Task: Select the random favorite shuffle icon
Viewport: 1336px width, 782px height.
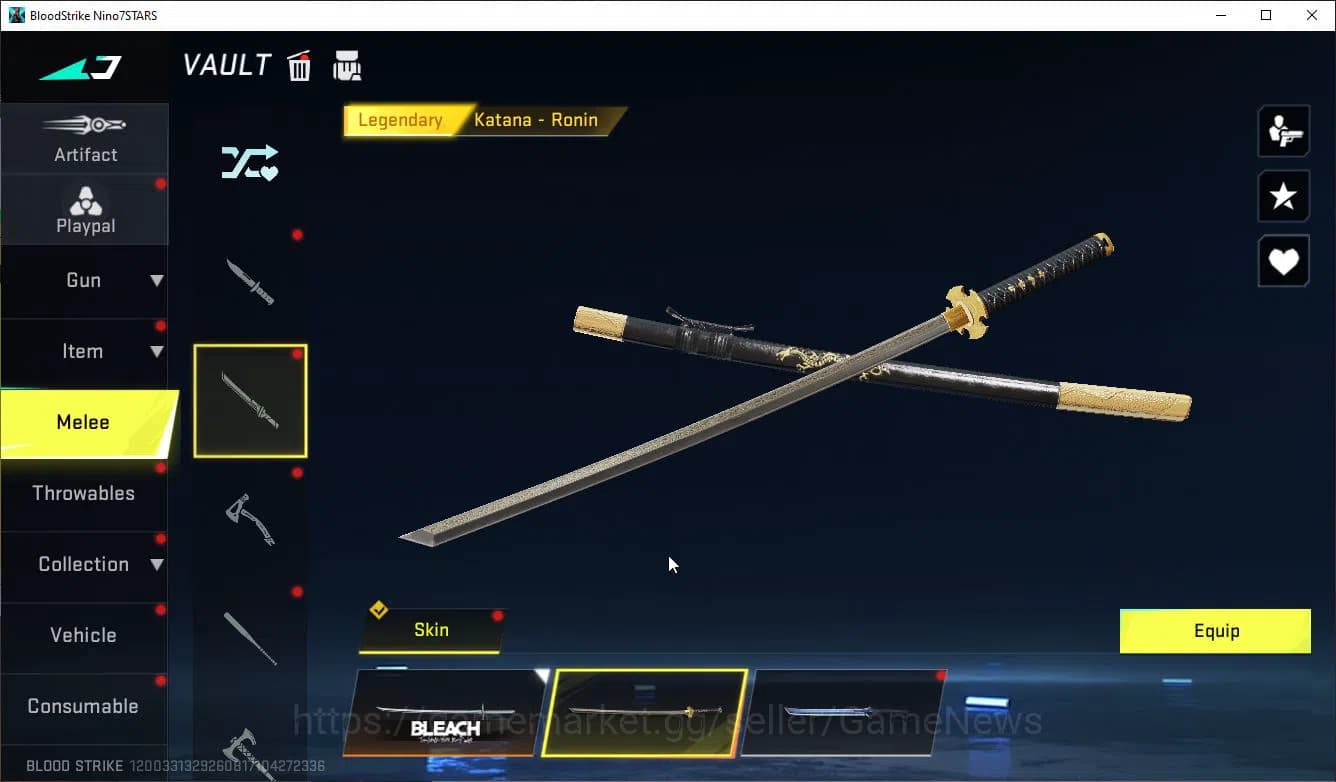Action: (250, 163)
